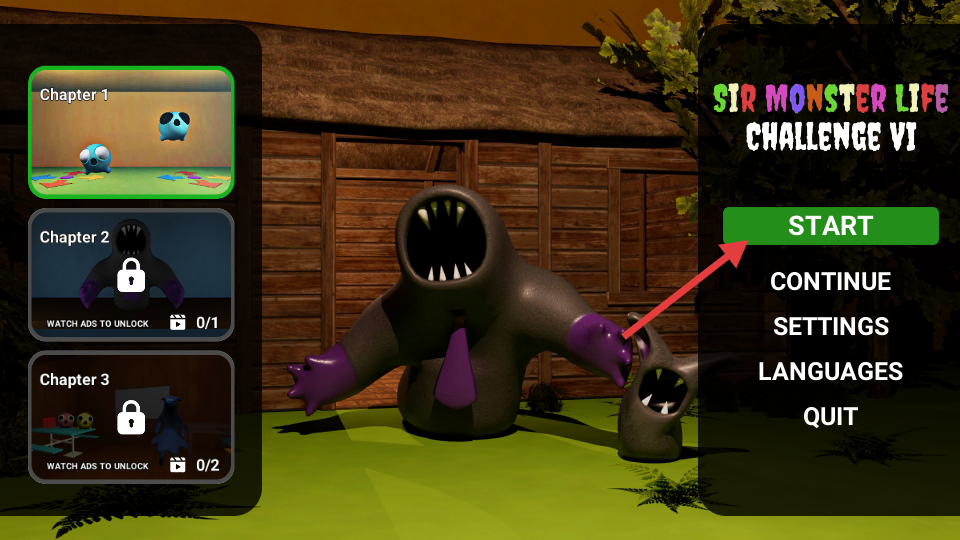This screenshot has width=960, height=540.
Task: Click the green START button
Action: 830,226
